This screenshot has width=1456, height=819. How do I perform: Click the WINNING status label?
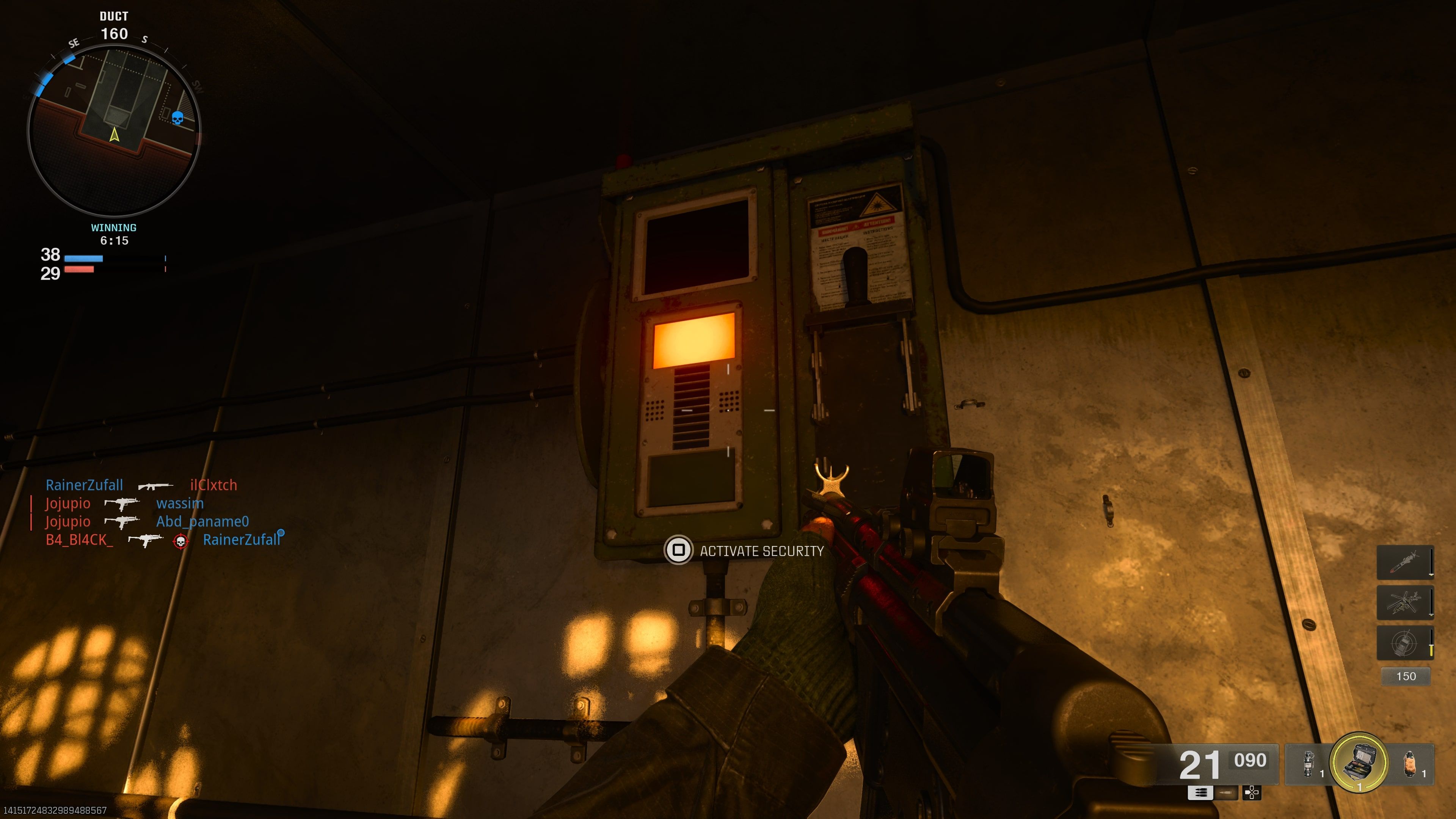tap(113, 228)
